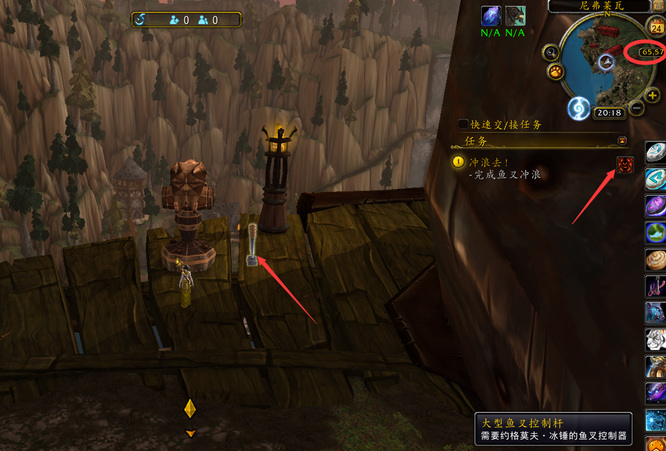Select the 冲浪去！ quest entry
Screen dimensions: 666x451
pos(489,160)
